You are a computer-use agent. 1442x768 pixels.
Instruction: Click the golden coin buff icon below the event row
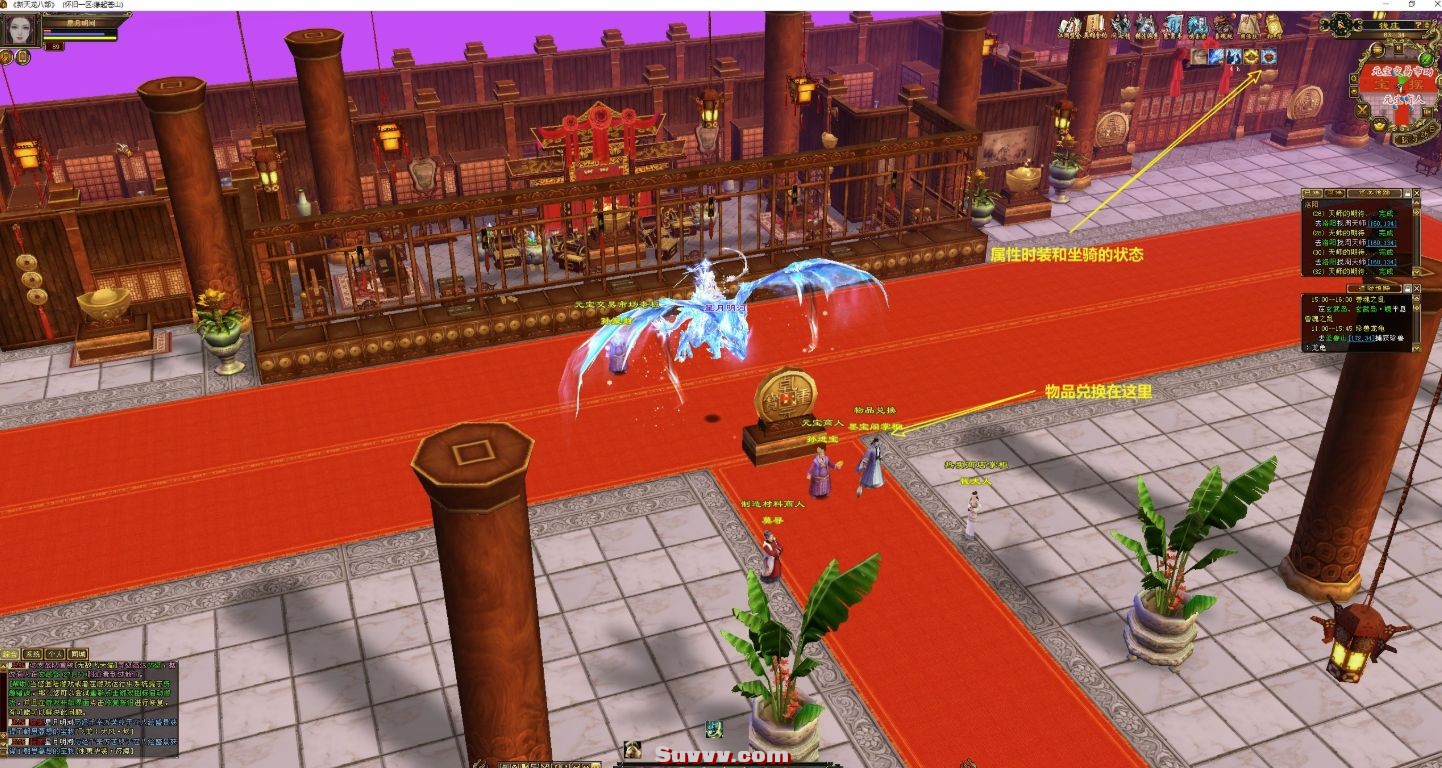(1250, 57)
